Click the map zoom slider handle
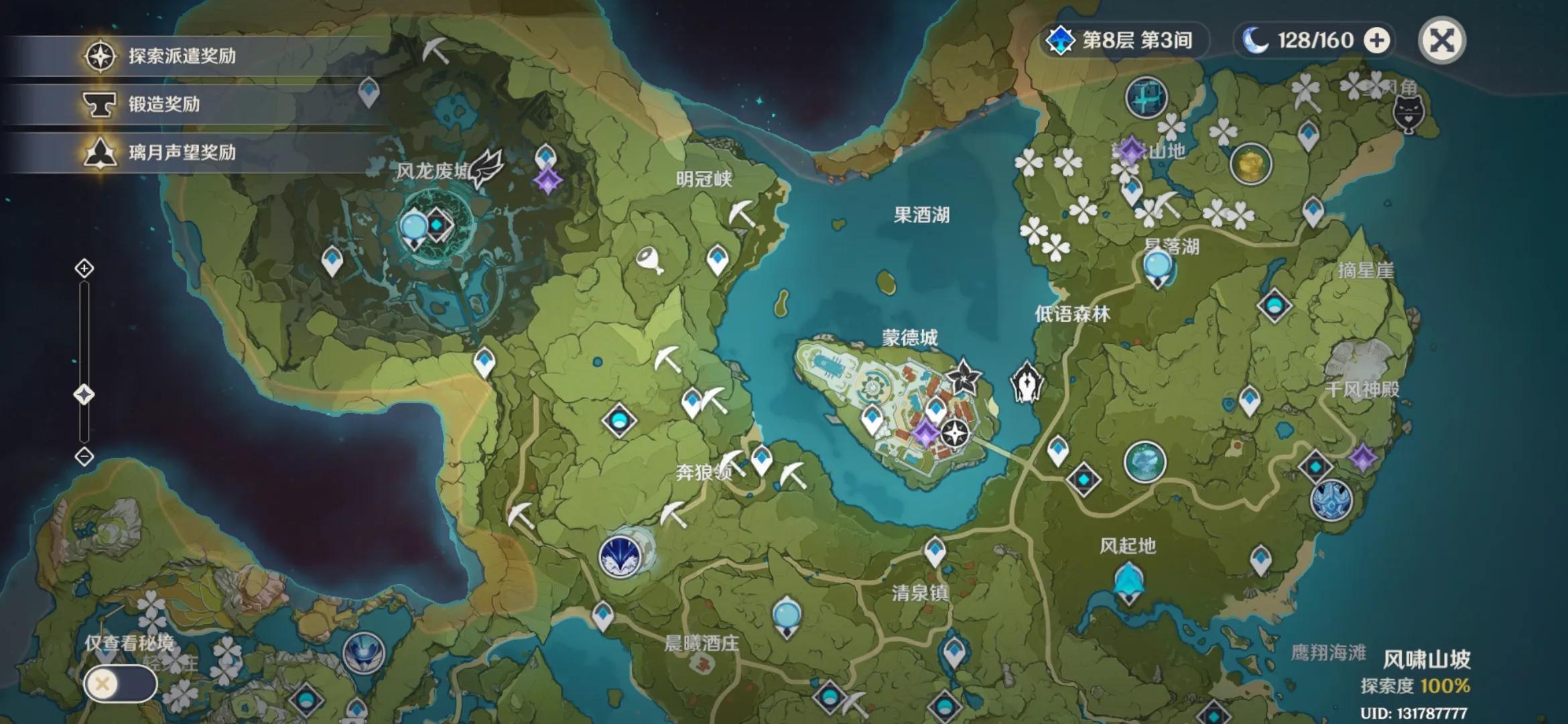 coord(84,394)
